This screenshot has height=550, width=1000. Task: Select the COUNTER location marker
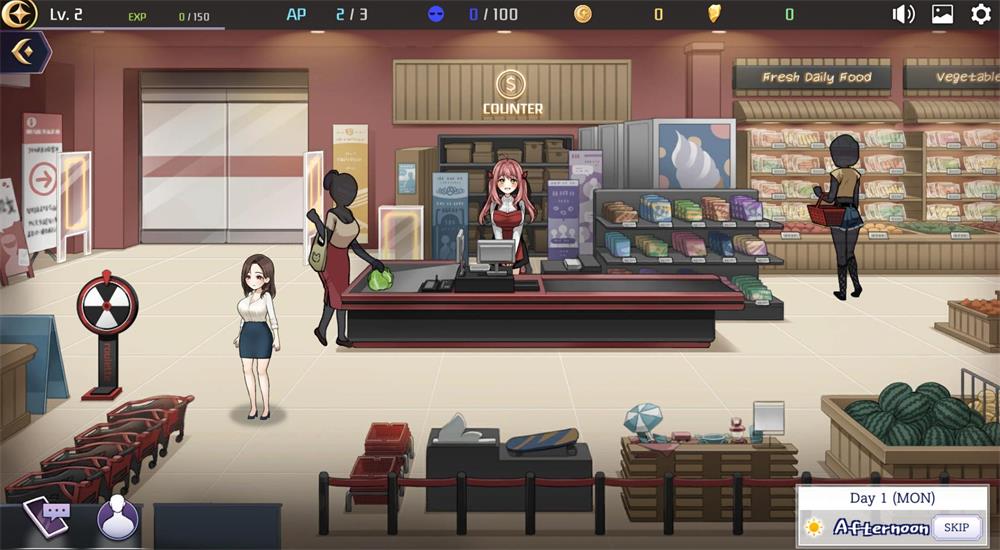point(512,88)
